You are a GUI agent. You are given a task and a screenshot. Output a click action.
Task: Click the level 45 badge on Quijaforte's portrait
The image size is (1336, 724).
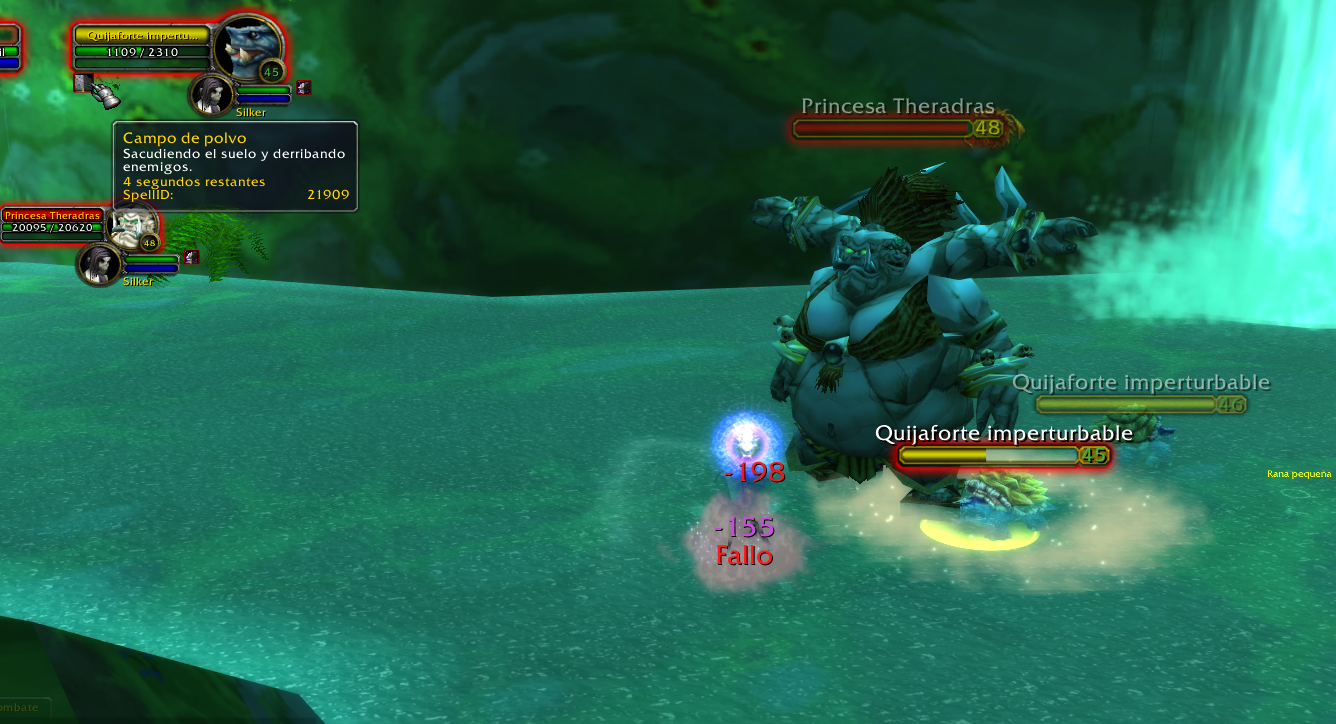(271, 72)
